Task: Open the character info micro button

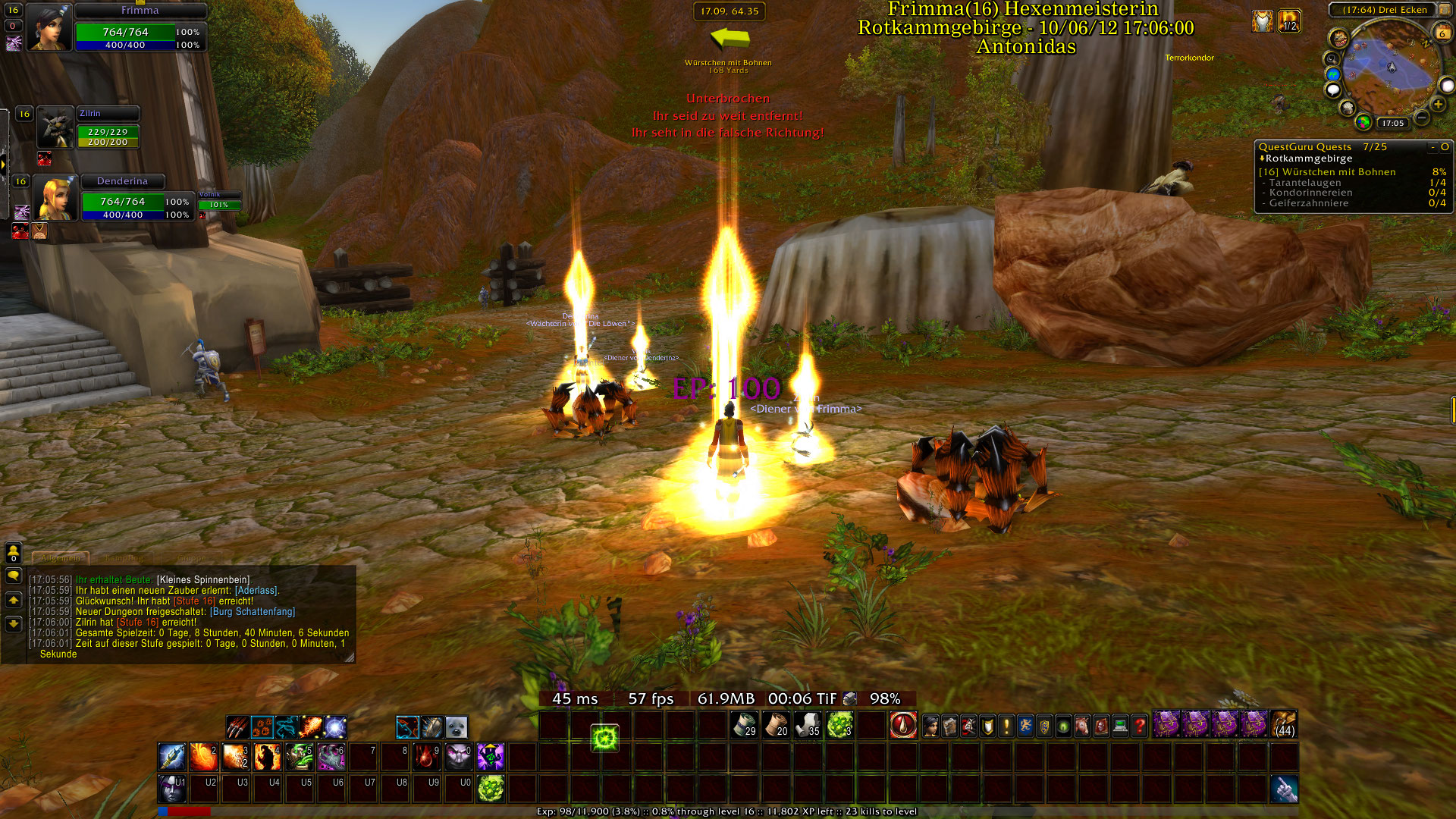Action: pyautogui.click(x=930, y=726)
